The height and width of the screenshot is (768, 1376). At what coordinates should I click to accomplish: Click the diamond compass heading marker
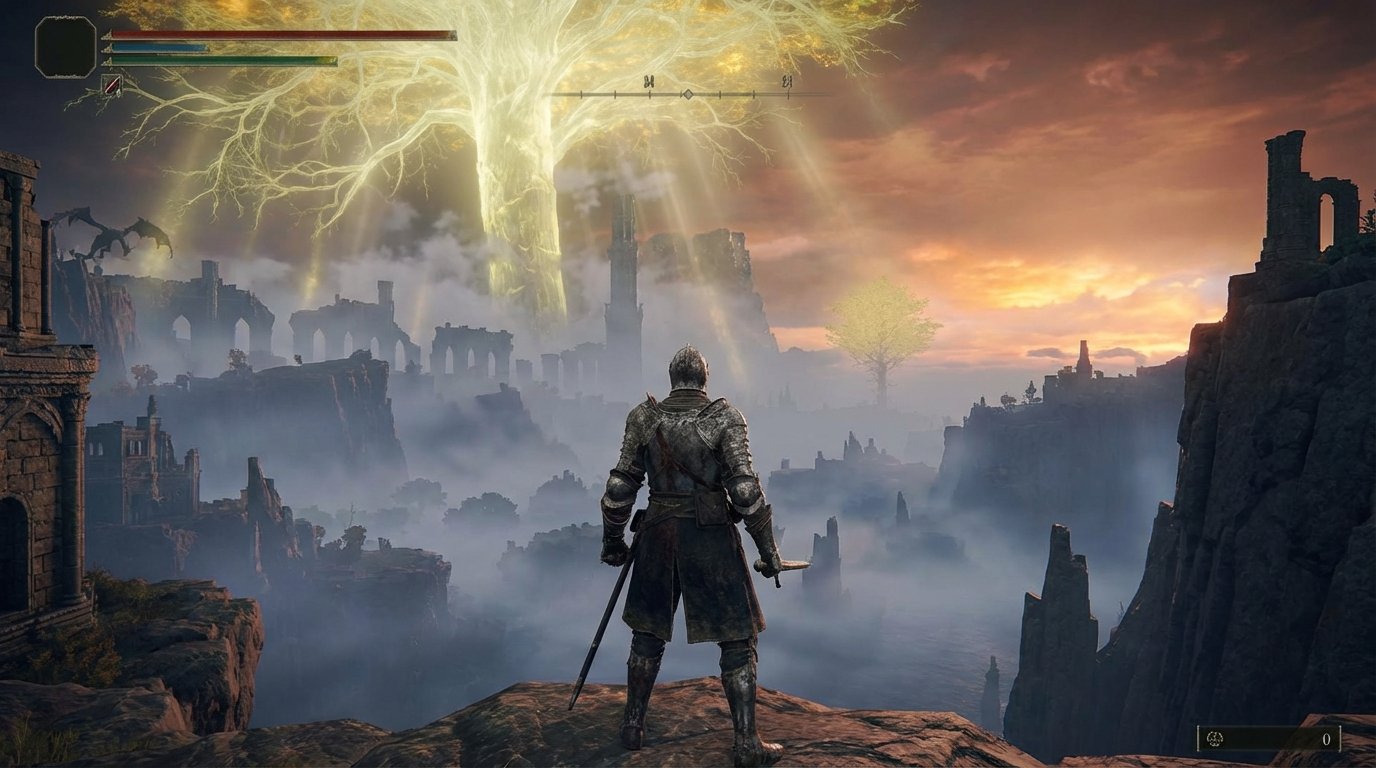tap(687, 94)
